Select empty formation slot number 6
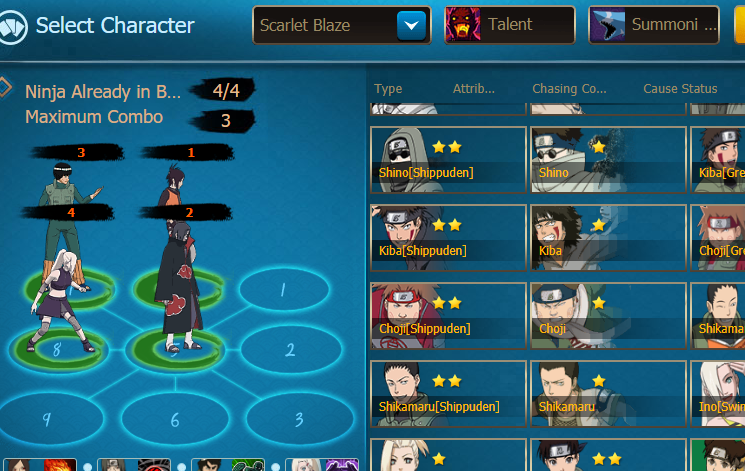The width and height of the screenshot is (745, 471). (175, 420)
